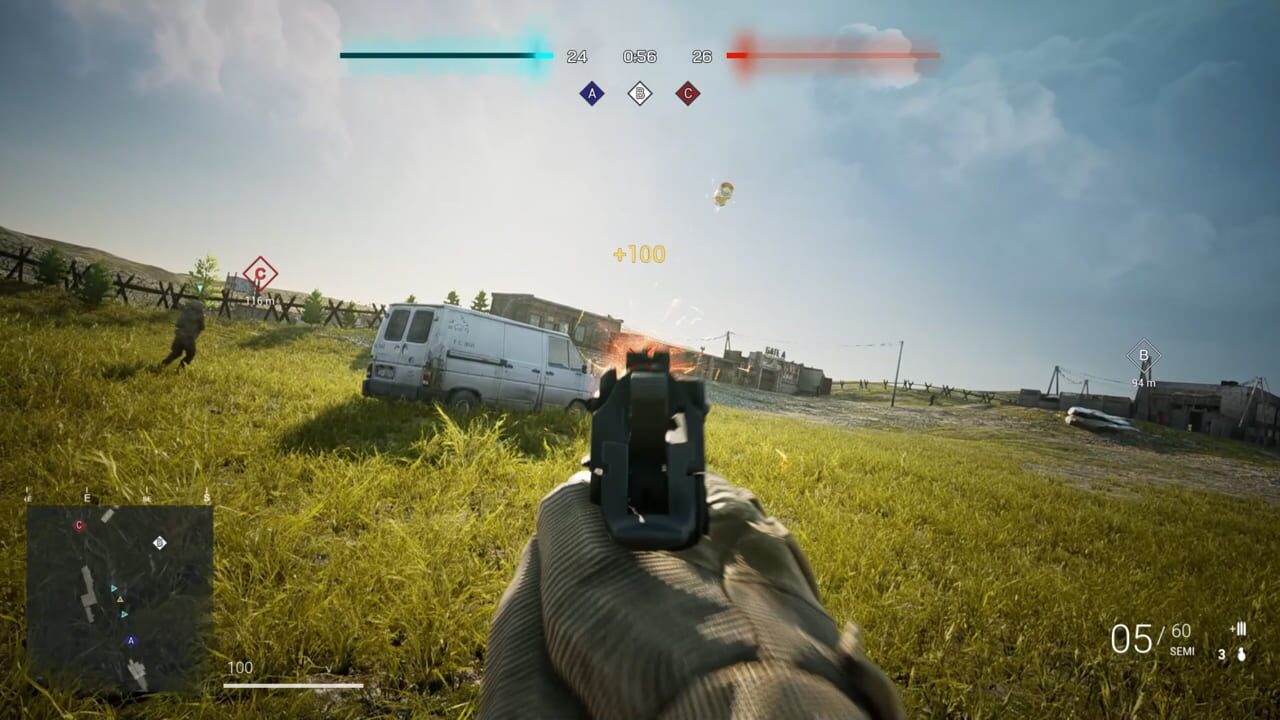Select the friendly team score showing 24
Screen dimensions: 1280x720
click(x=575, y=56)
